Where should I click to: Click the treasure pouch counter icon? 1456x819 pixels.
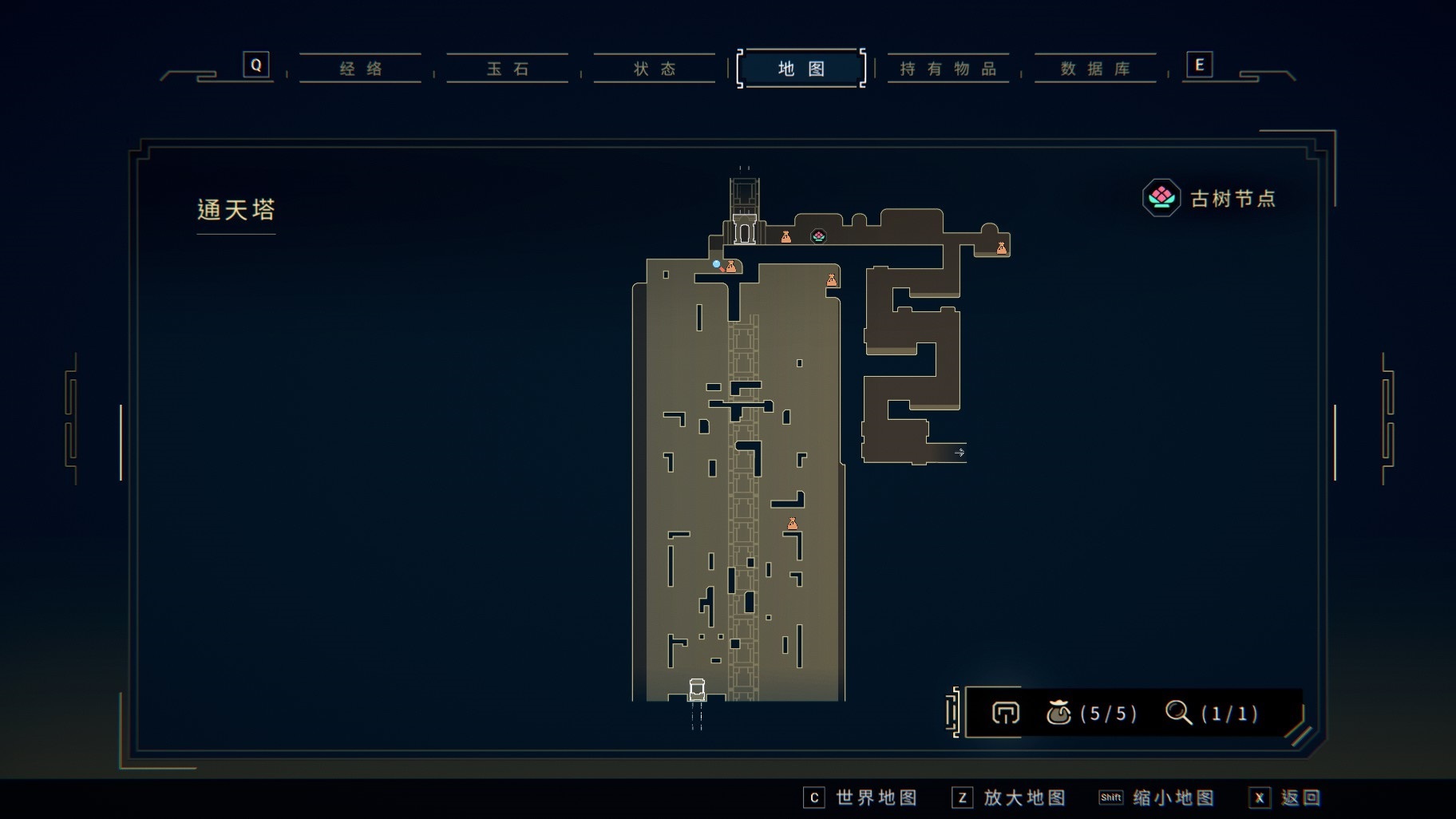click(x=1058, y=713)
